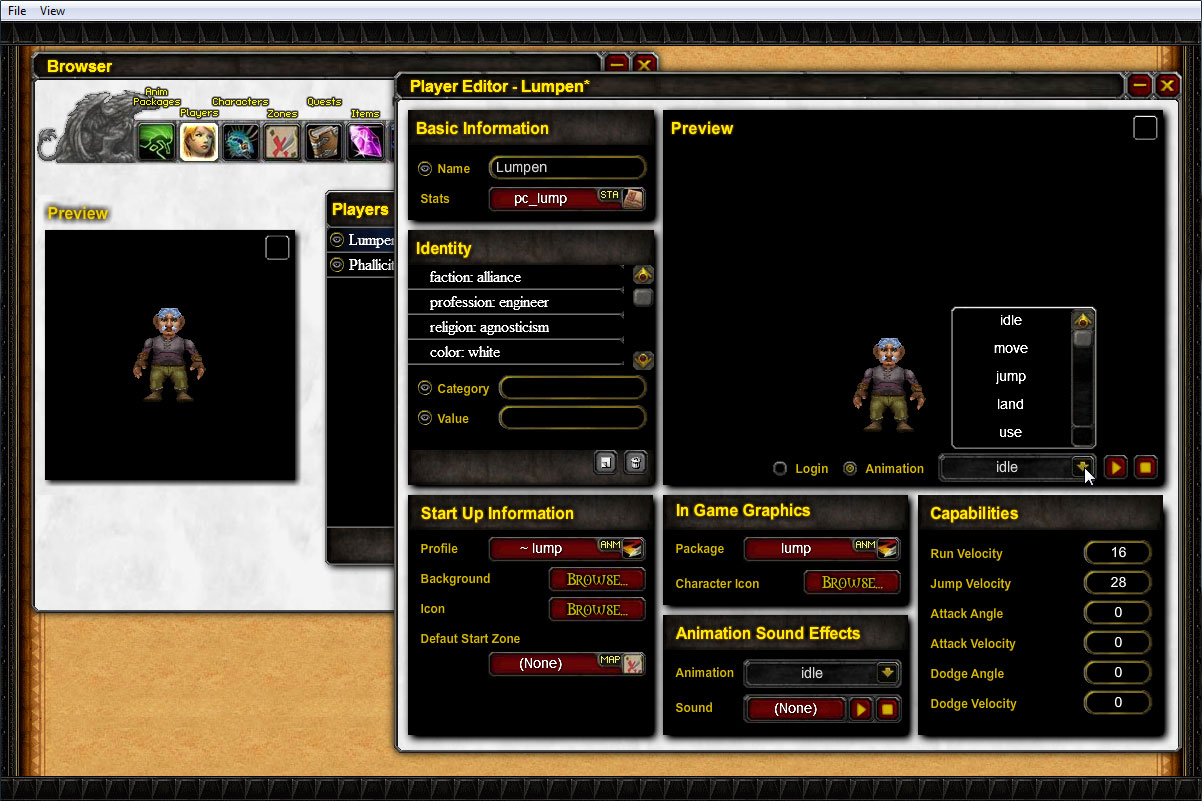Open the File menu
Viewport: 1202px width, 801px height.
tap(17, 11)
